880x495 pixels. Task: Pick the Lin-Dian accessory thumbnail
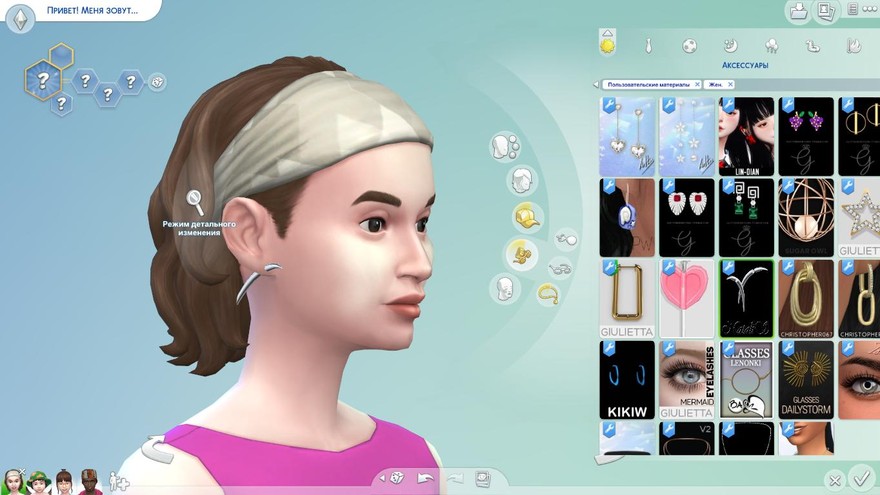(747, 136)
